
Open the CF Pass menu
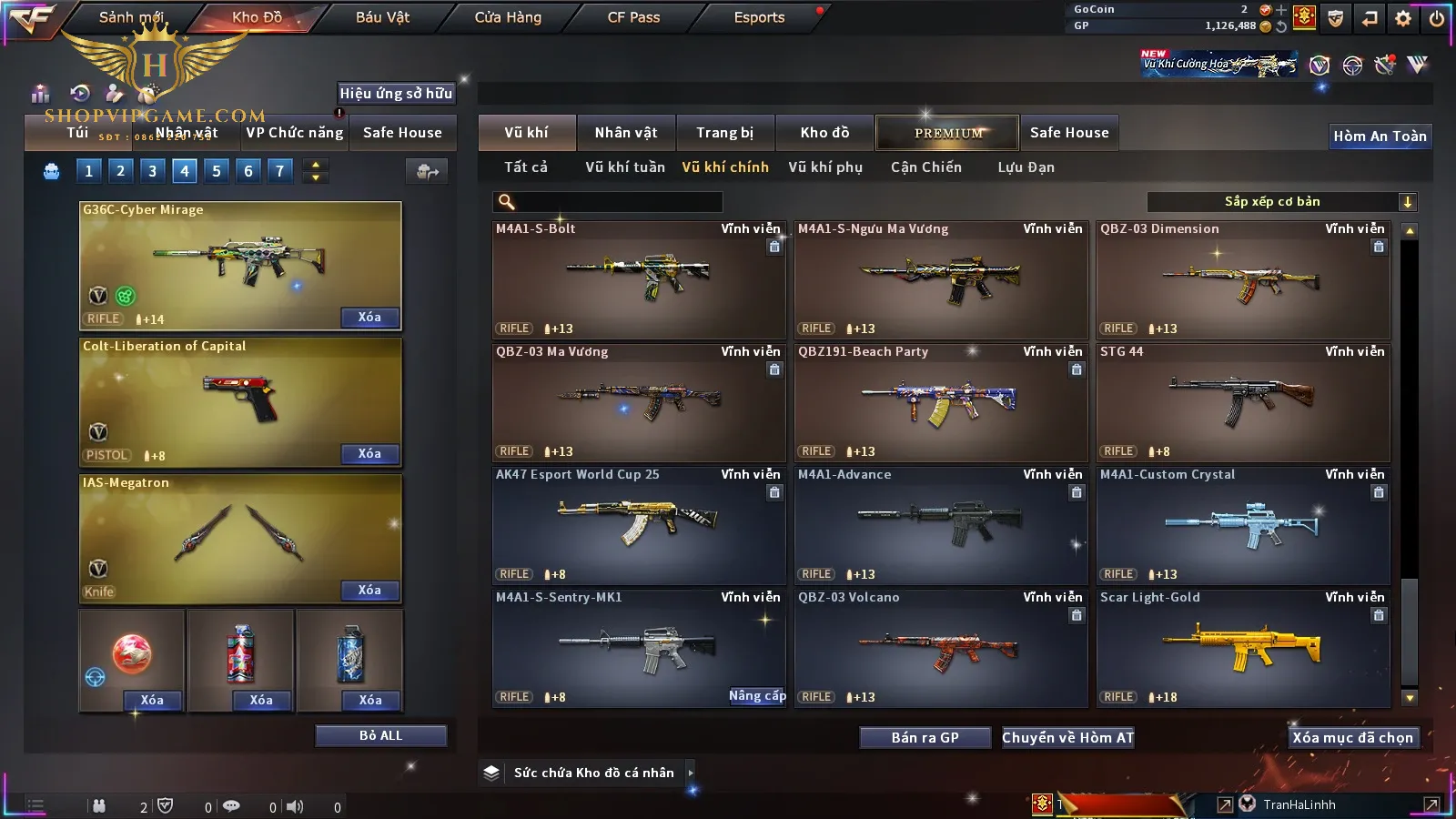(633, 17)
